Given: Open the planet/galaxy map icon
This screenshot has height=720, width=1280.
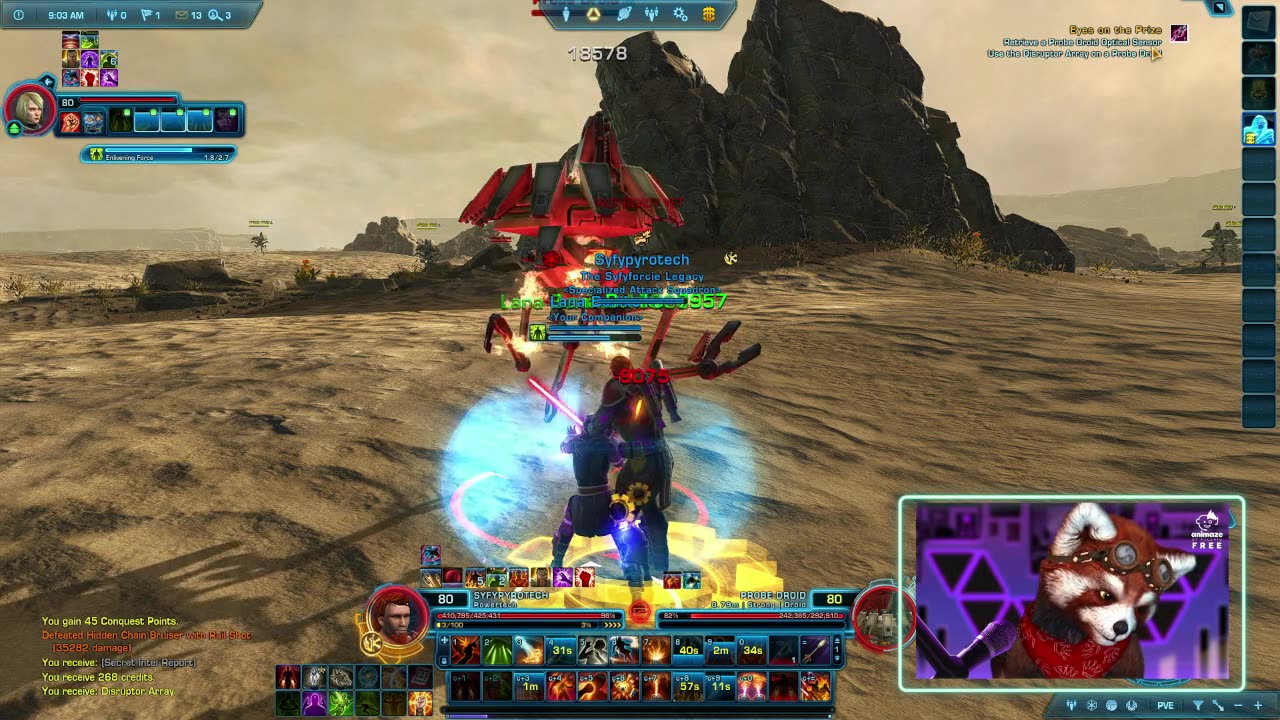Looking at the screenshot, I should pos(624,14).
